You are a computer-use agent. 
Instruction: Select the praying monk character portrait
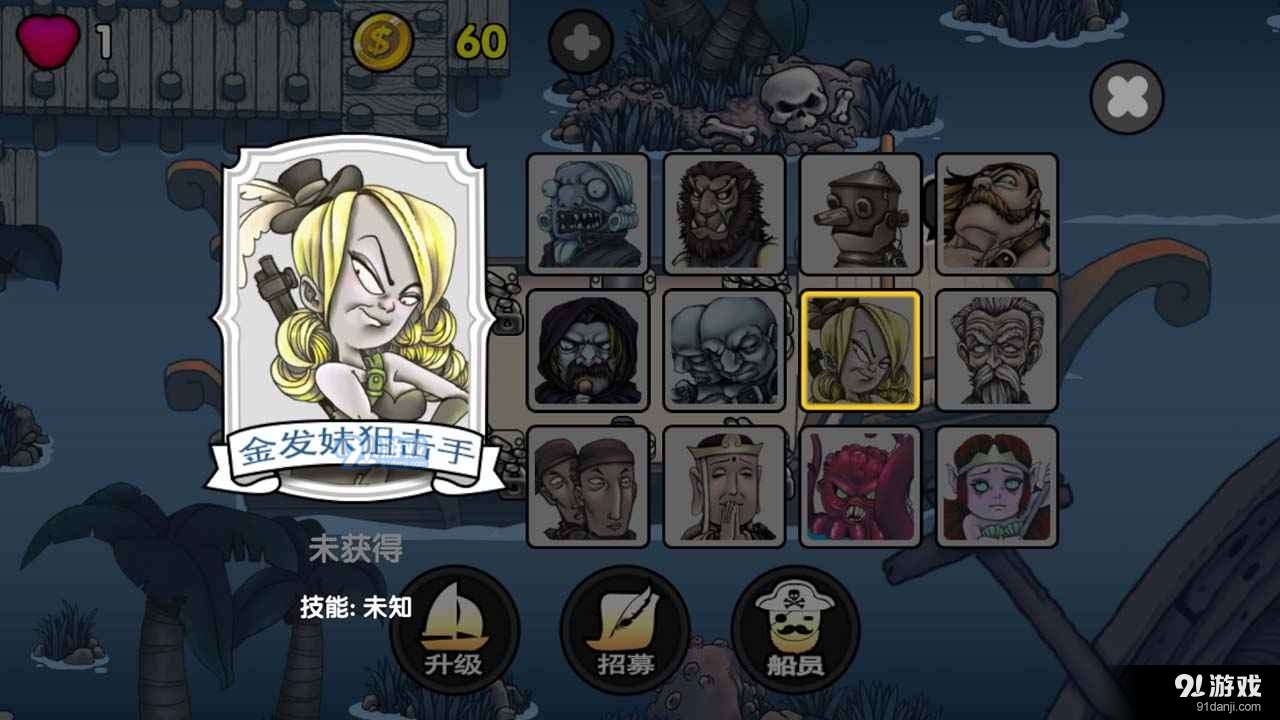(x=722, y=485)
